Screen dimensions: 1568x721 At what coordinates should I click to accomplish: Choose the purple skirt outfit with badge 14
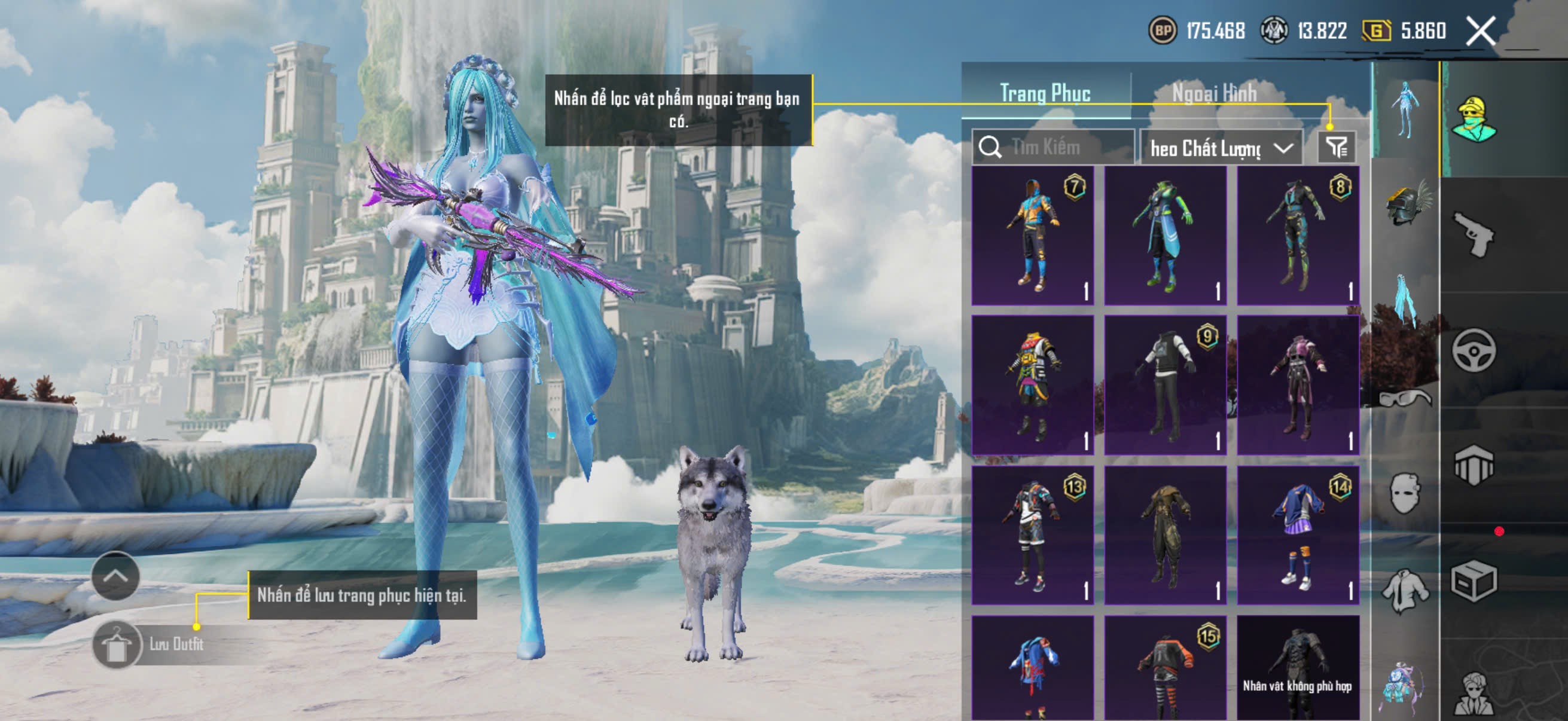click(1298, 535)
